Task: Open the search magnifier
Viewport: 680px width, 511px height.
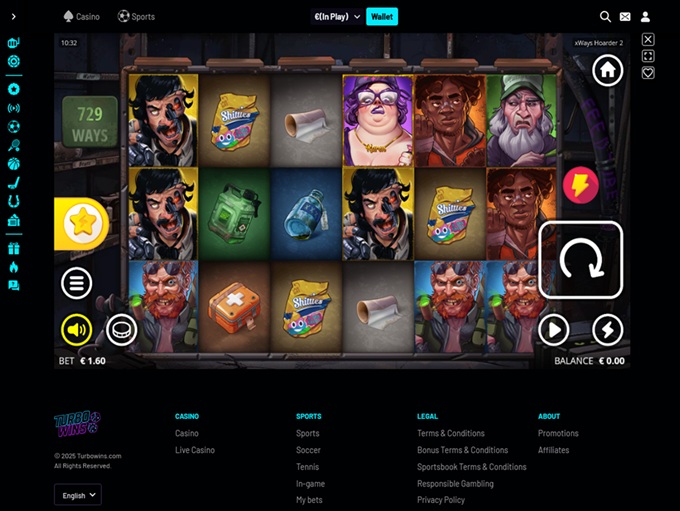Action: [x=605, y=16]
